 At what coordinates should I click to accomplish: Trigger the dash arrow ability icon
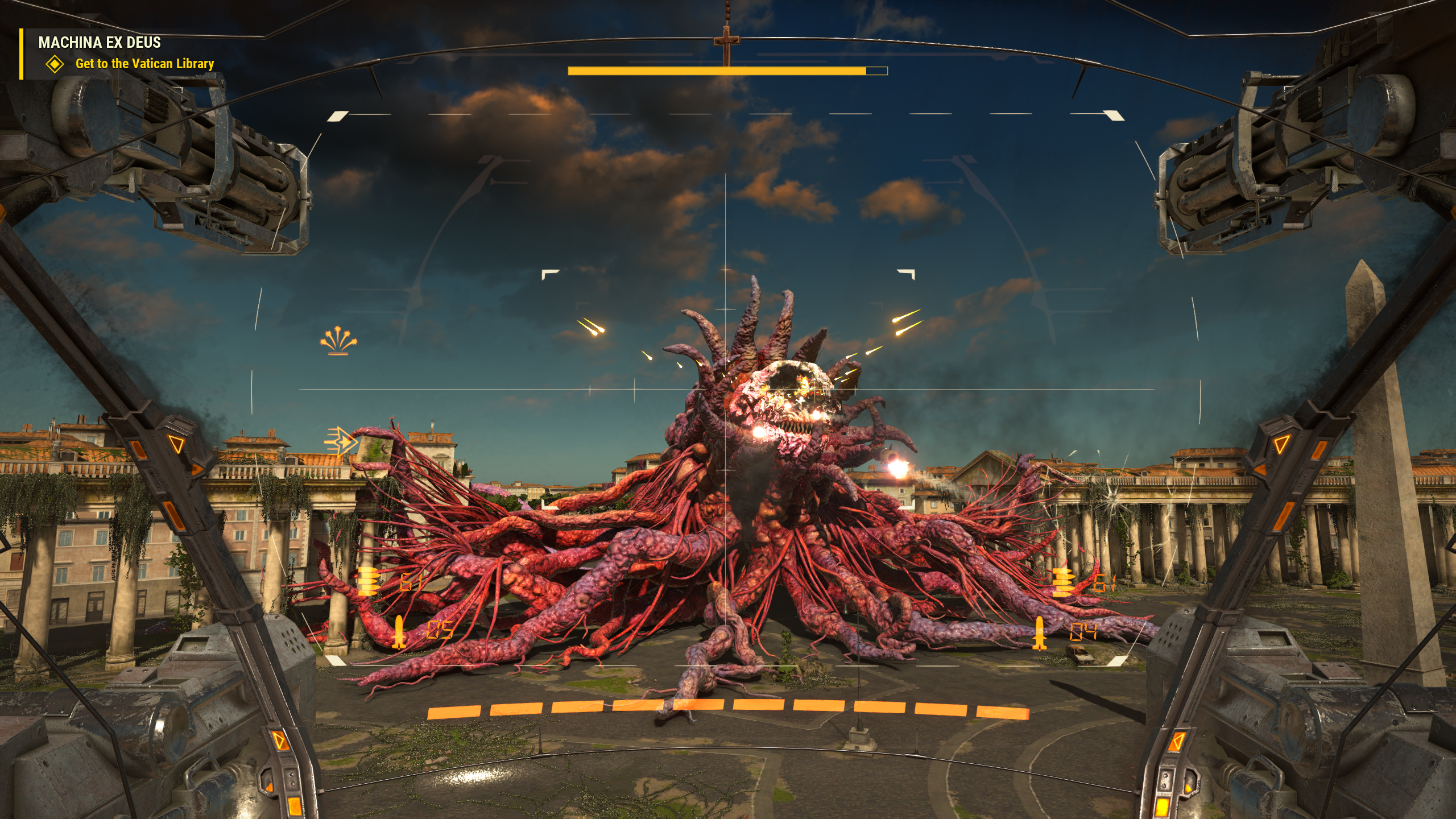(x=340, y=441)
